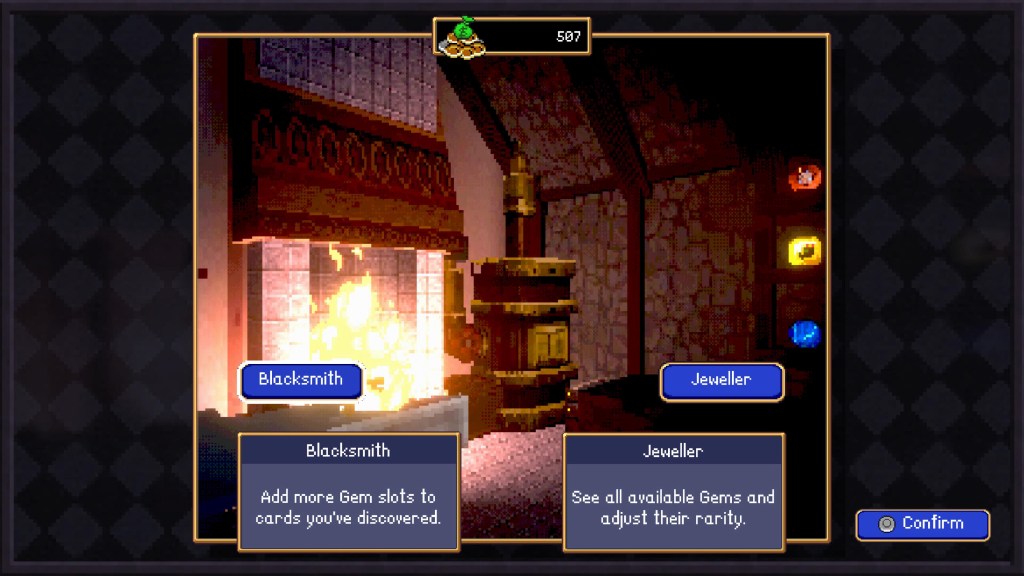Confirm the current selection
Image resolution: width=1024 pixels, height=576 pixels.
click(x=922, y=524)
